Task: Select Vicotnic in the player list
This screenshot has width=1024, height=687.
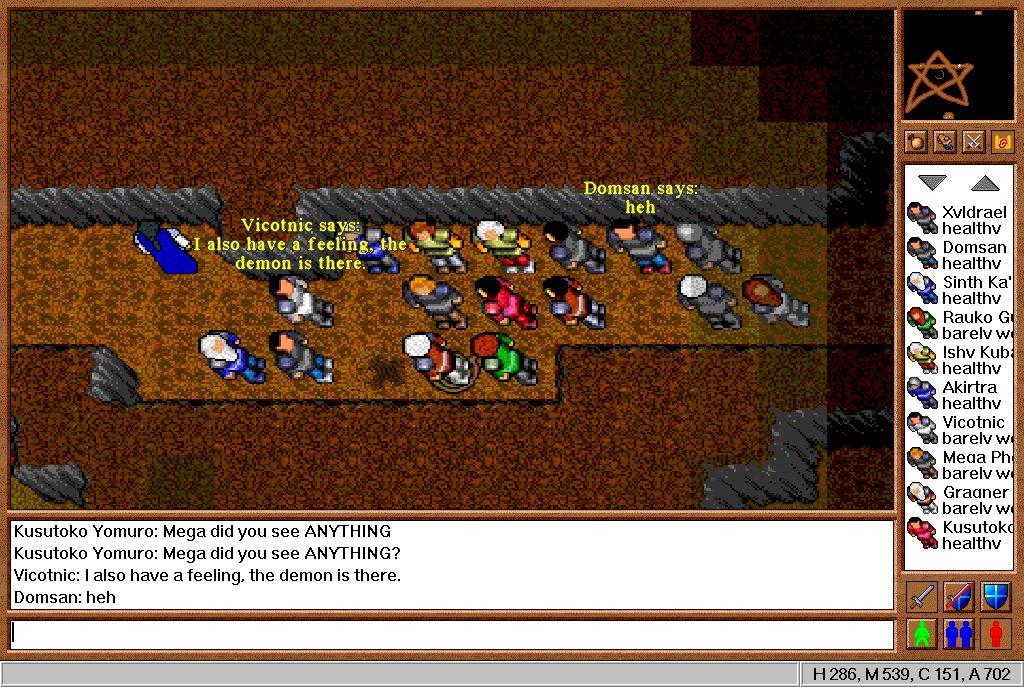Action: click(x=959, y=429)
